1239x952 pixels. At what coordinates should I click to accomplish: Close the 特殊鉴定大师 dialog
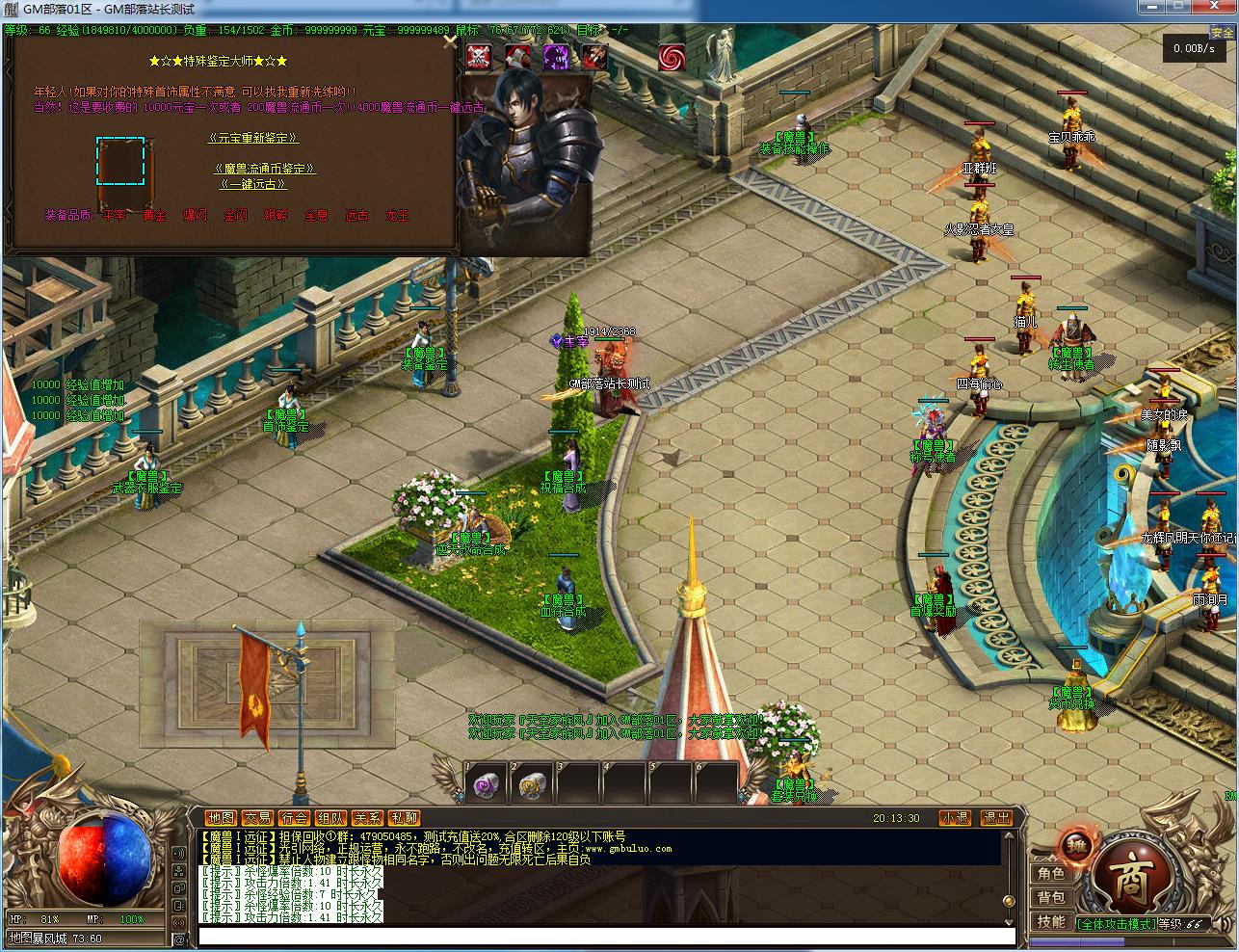click(x=449, y=41)
